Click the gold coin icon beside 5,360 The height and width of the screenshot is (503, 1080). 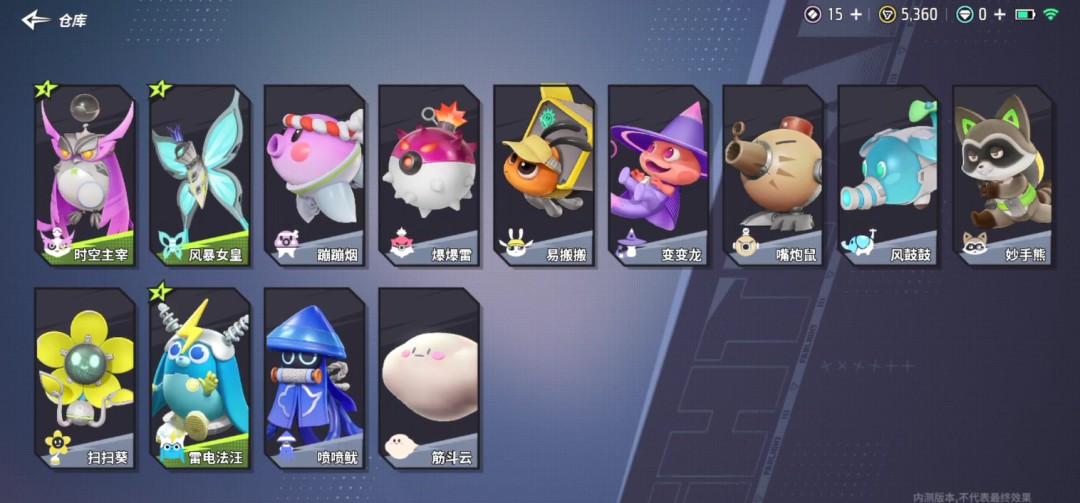[887, 14]
